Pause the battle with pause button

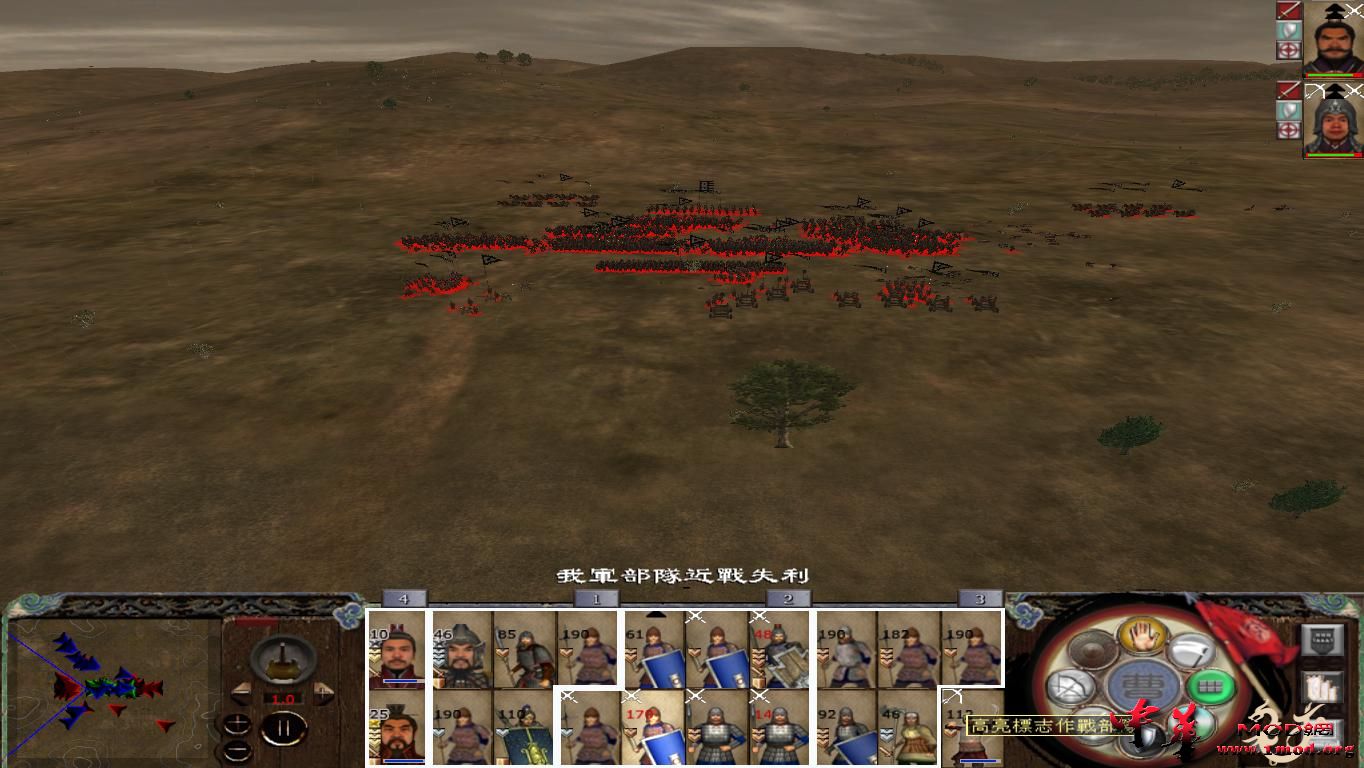pos(284,726)
